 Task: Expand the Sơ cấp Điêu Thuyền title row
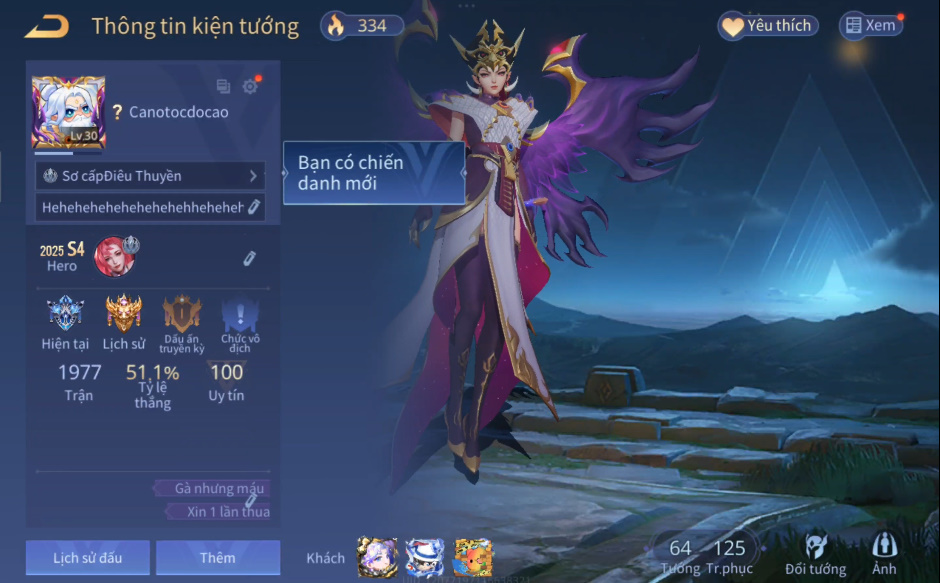click(x=150, y=176)
